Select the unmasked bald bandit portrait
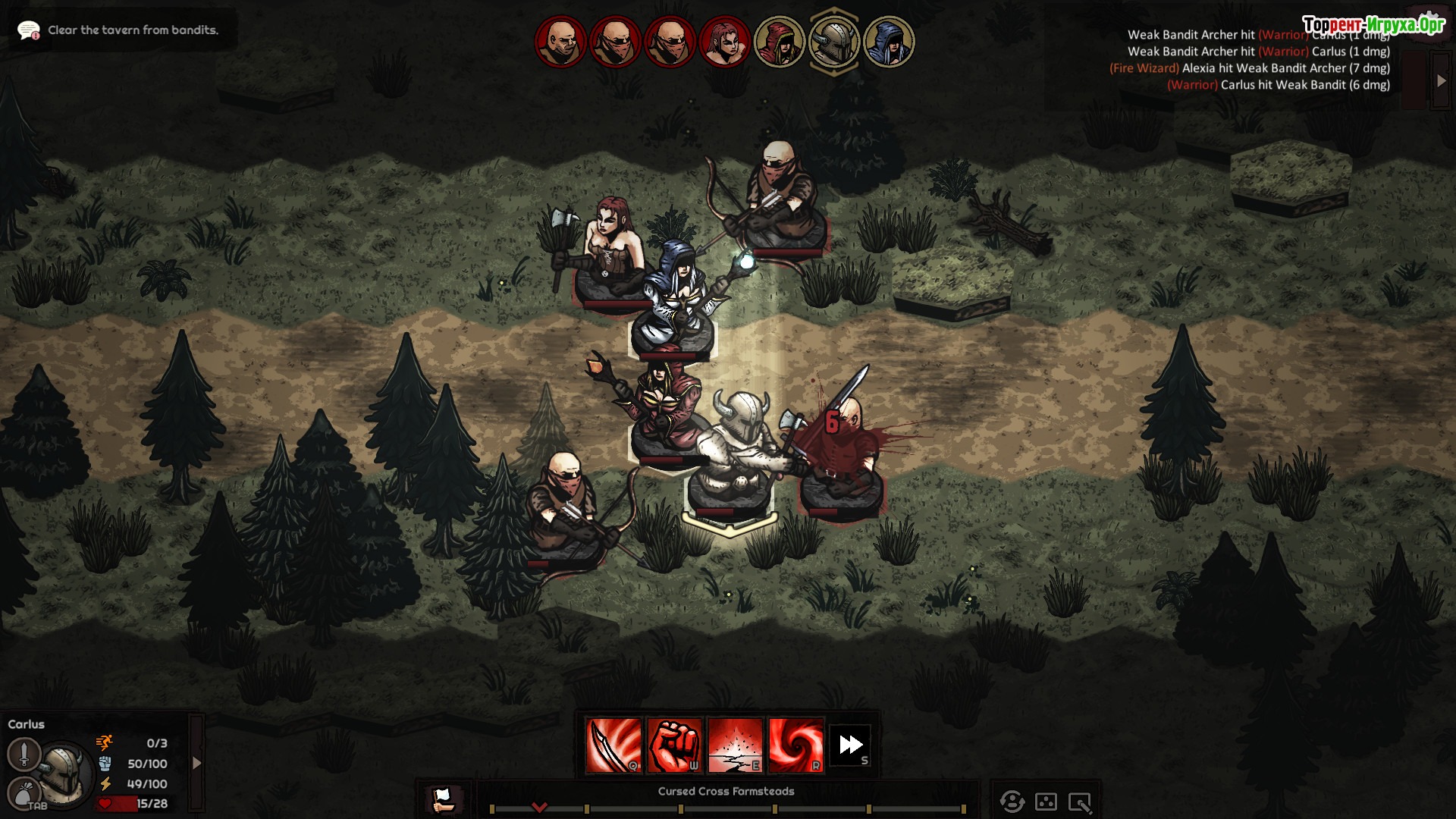The height and width of the screenshot is (819, 1456). [560, 42]
